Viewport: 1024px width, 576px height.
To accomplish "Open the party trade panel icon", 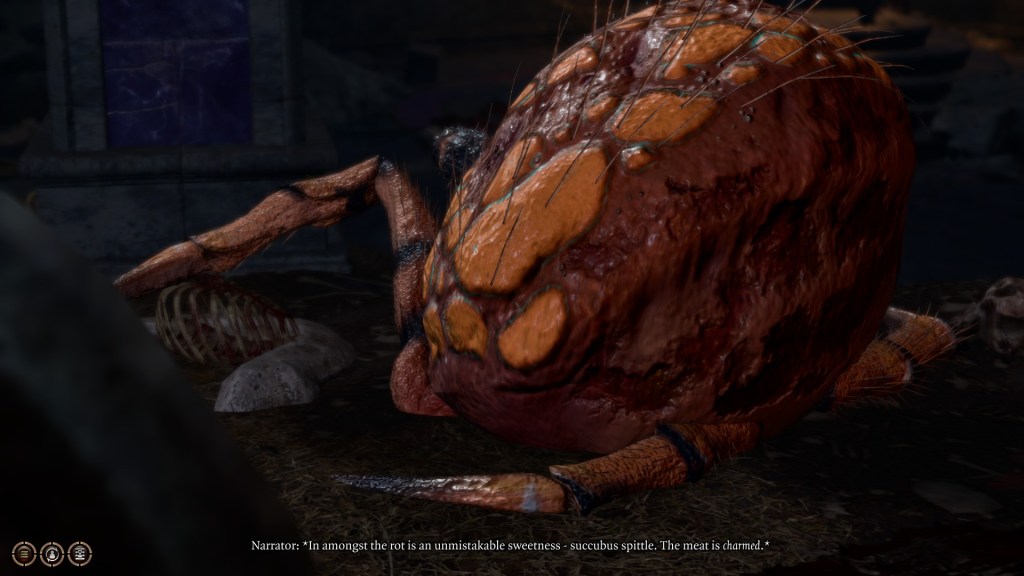I will [x=80, y=553].
